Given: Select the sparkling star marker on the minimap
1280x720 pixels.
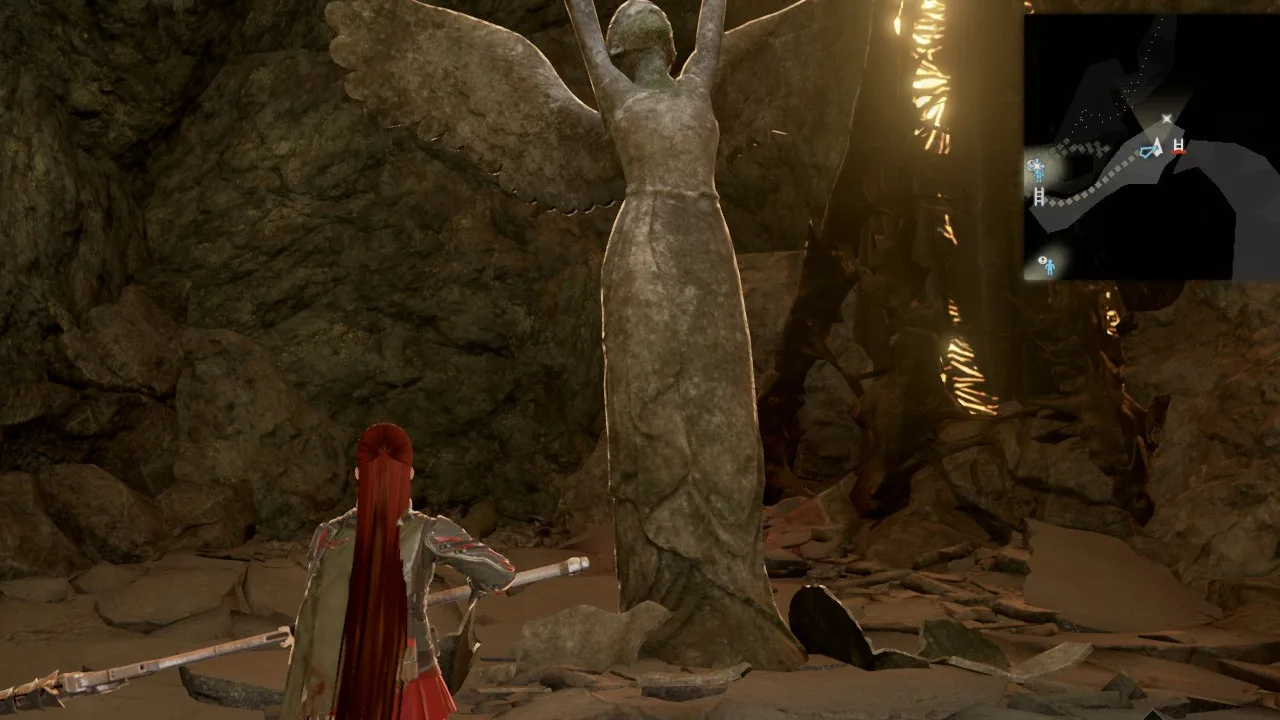Looking at the screenshot, I should point(1166,119).
